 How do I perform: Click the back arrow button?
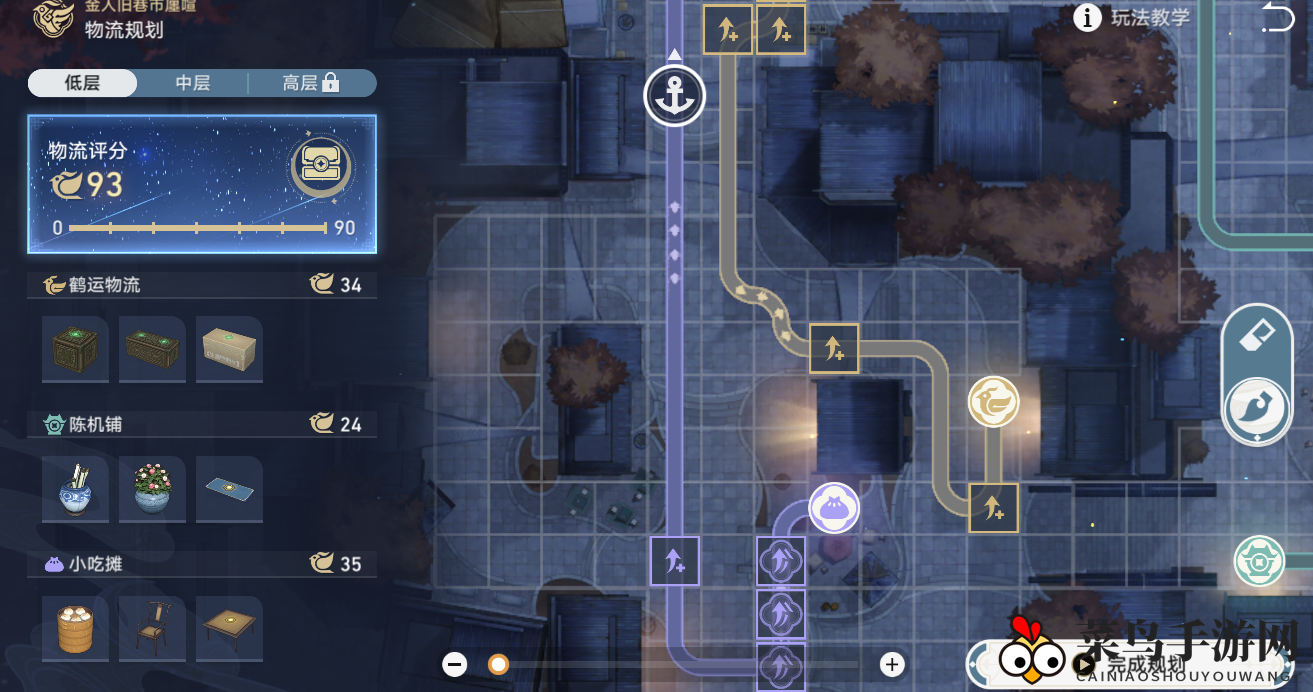pos(1277,18)
